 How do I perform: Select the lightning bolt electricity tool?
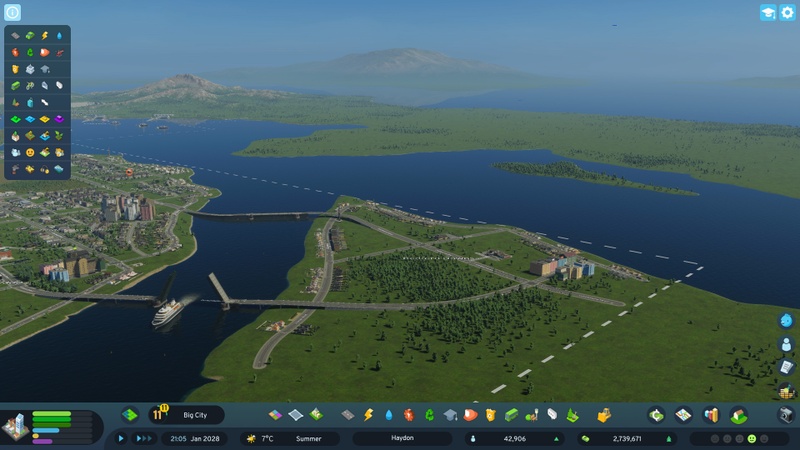[368, 414]
